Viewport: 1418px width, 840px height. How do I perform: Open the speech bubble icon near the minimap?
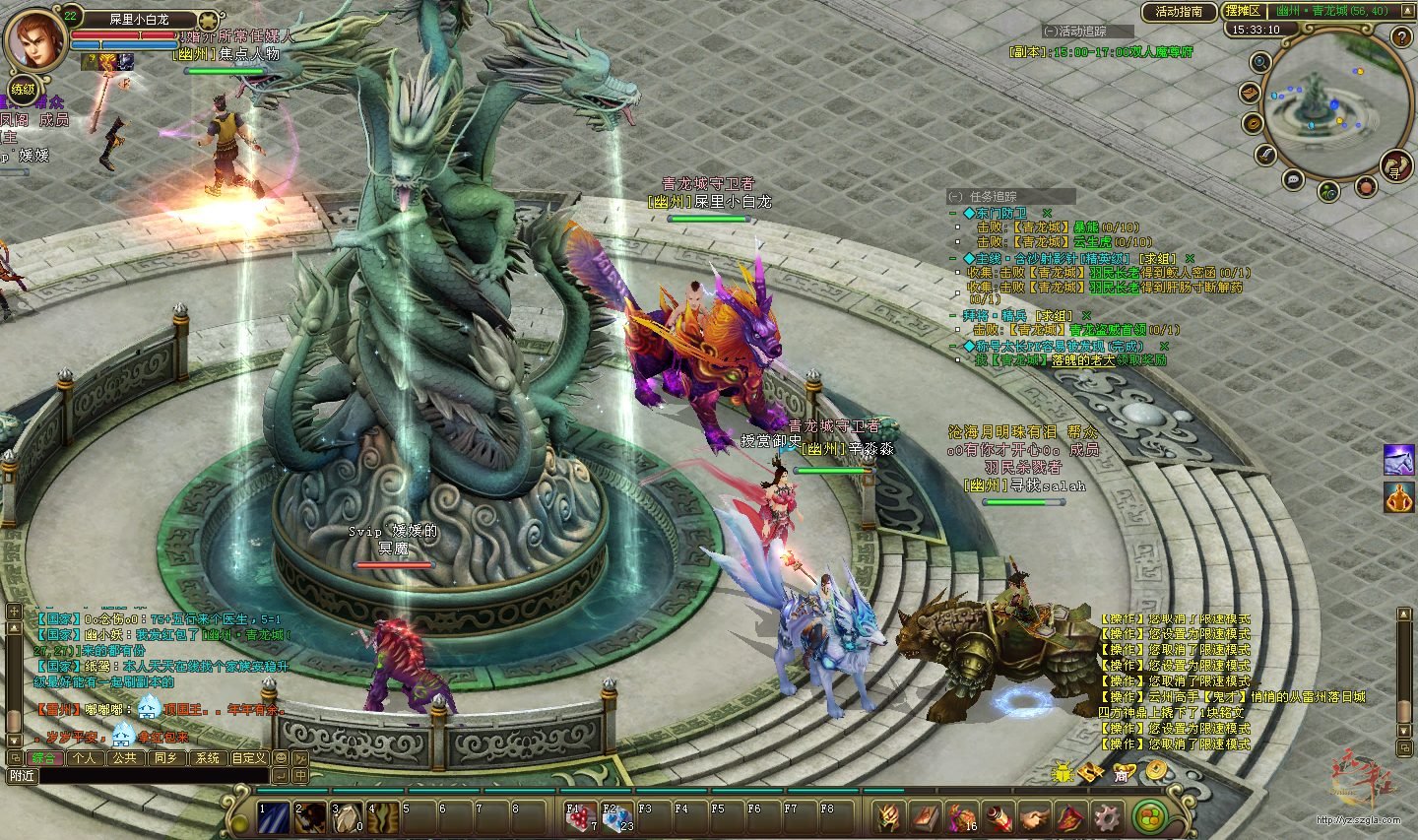click(x=1293, y=179)
